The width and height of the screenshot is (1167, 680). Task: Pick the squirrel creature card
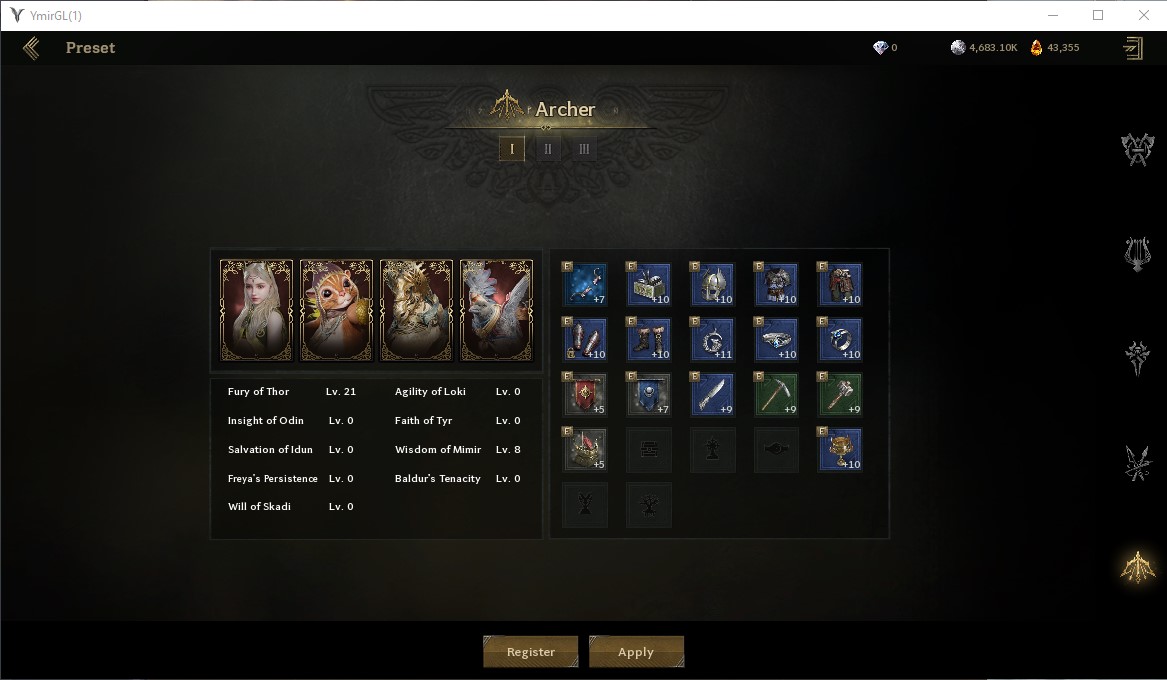(337, 310)
